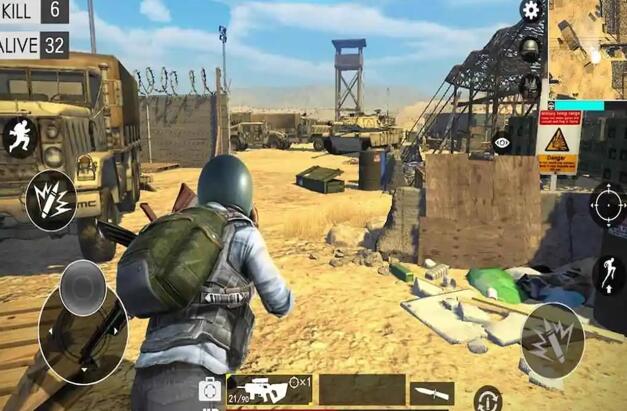Select the body armor vest icon
Viewport: 627px width, 411px height.
[531, 87]
